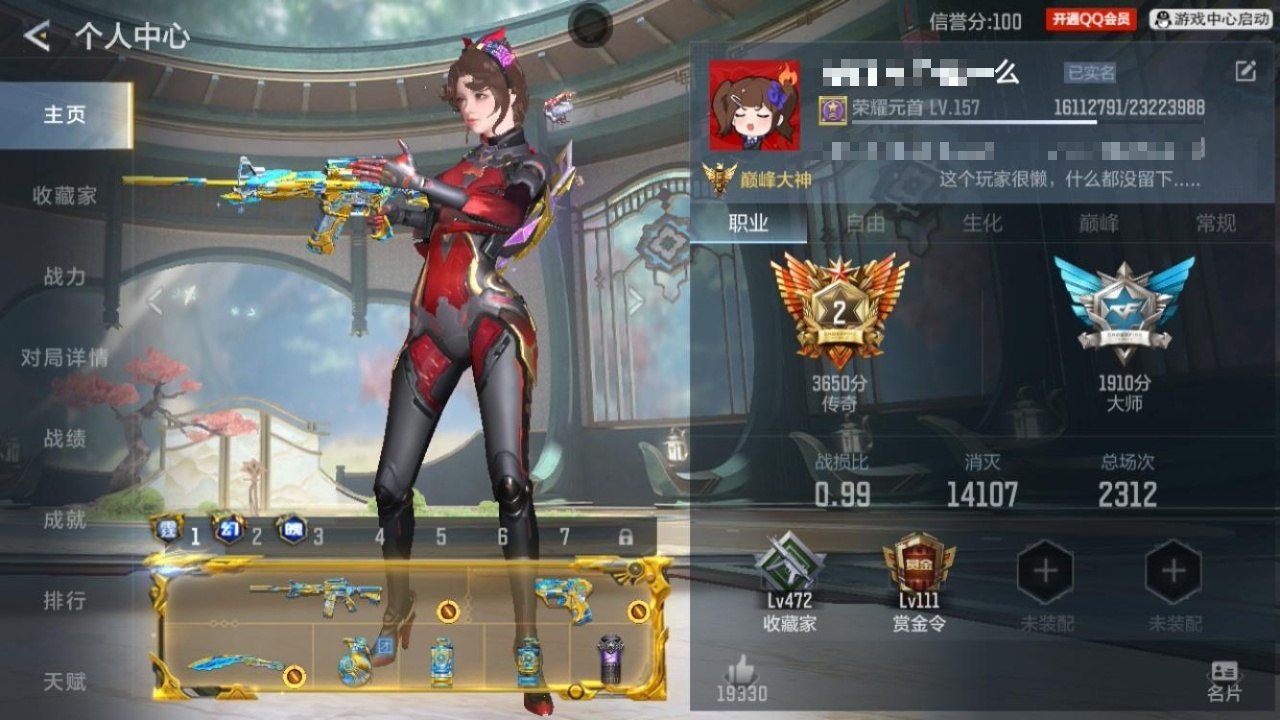Screen dimensions: 1280x720
Task: Open the 名片 name card button
Action: pos(1223,680)
